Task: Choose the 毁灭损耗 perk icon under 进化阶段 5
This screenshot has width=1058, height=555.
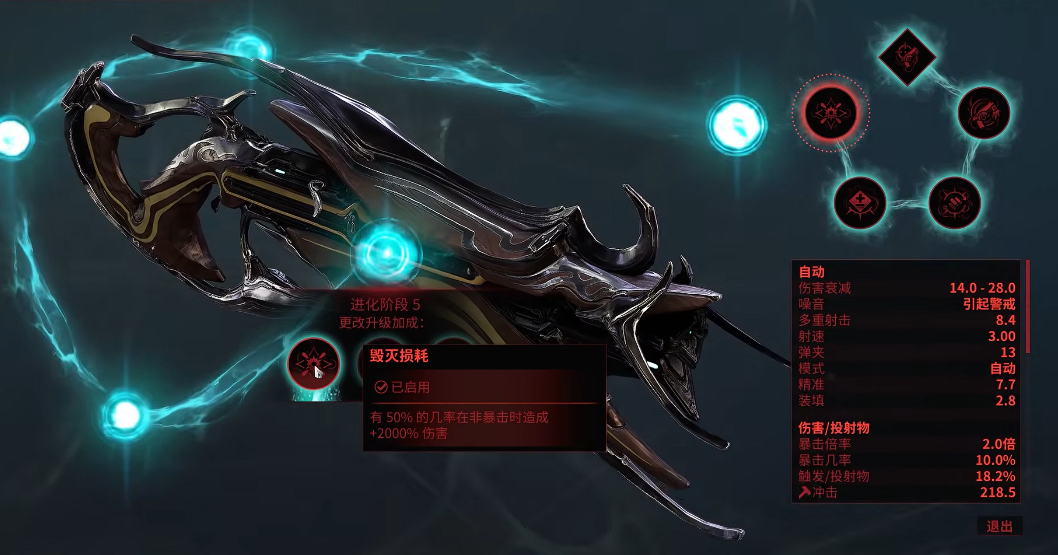Action: tap(312, 364)
